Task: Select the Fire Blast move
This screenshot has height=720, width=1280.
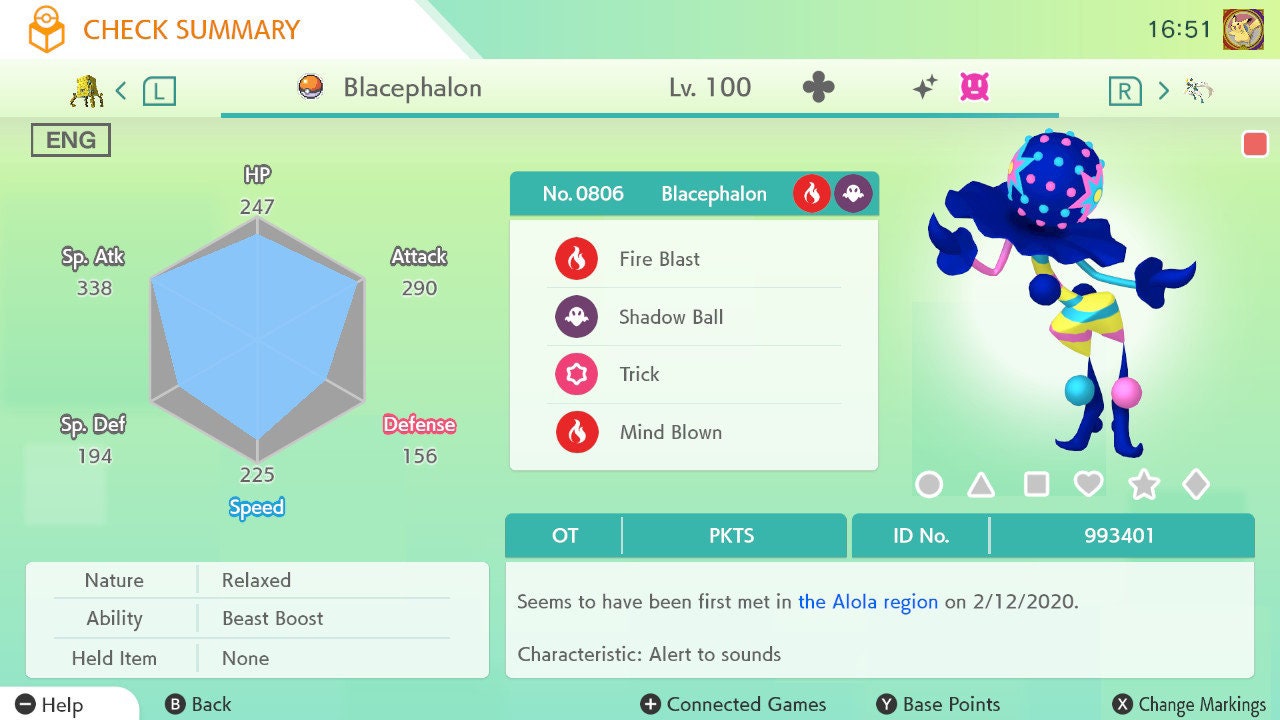Action: (692, 259)
